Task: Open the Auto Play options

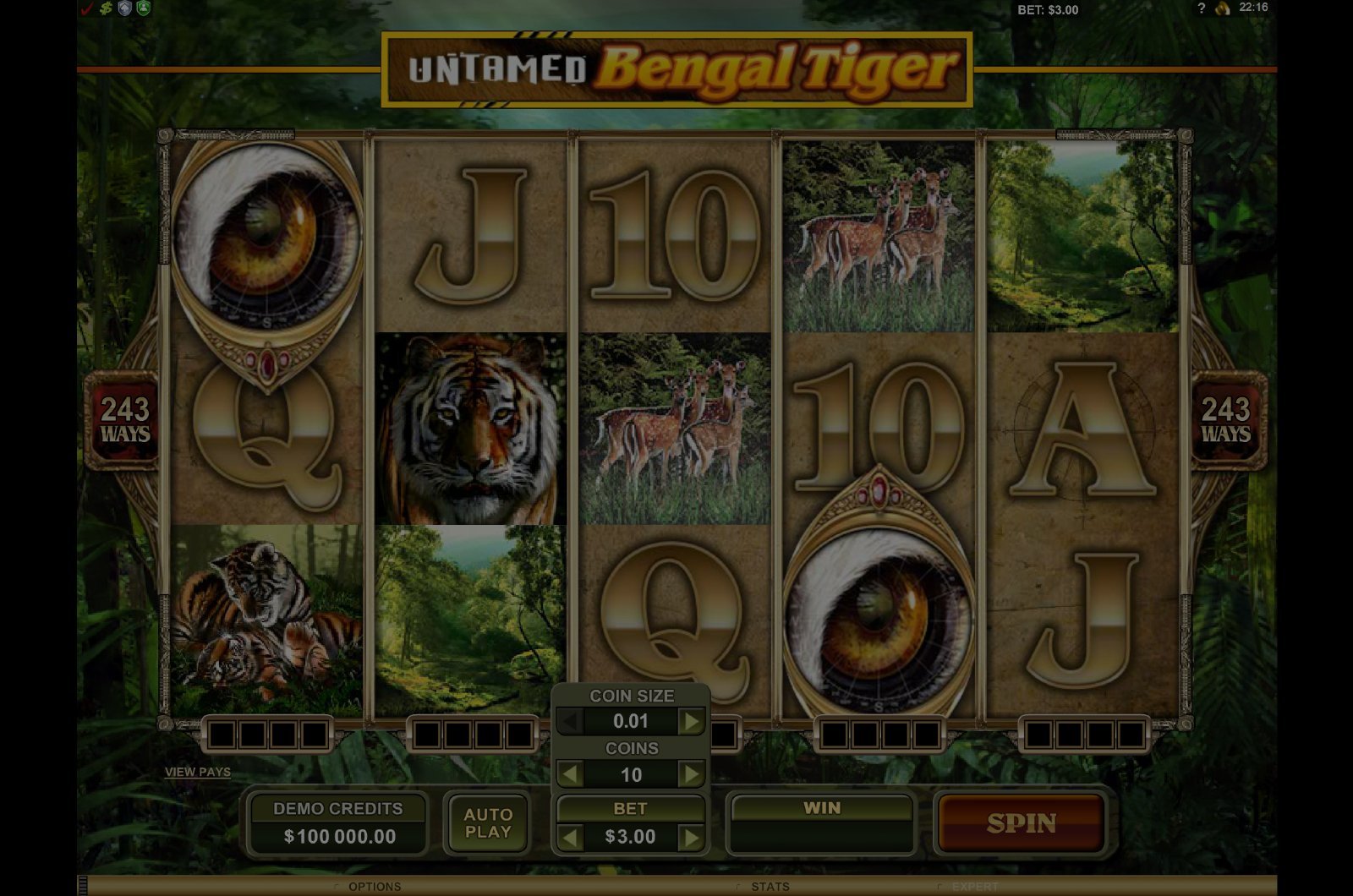Action: click(x=488, y=823)
